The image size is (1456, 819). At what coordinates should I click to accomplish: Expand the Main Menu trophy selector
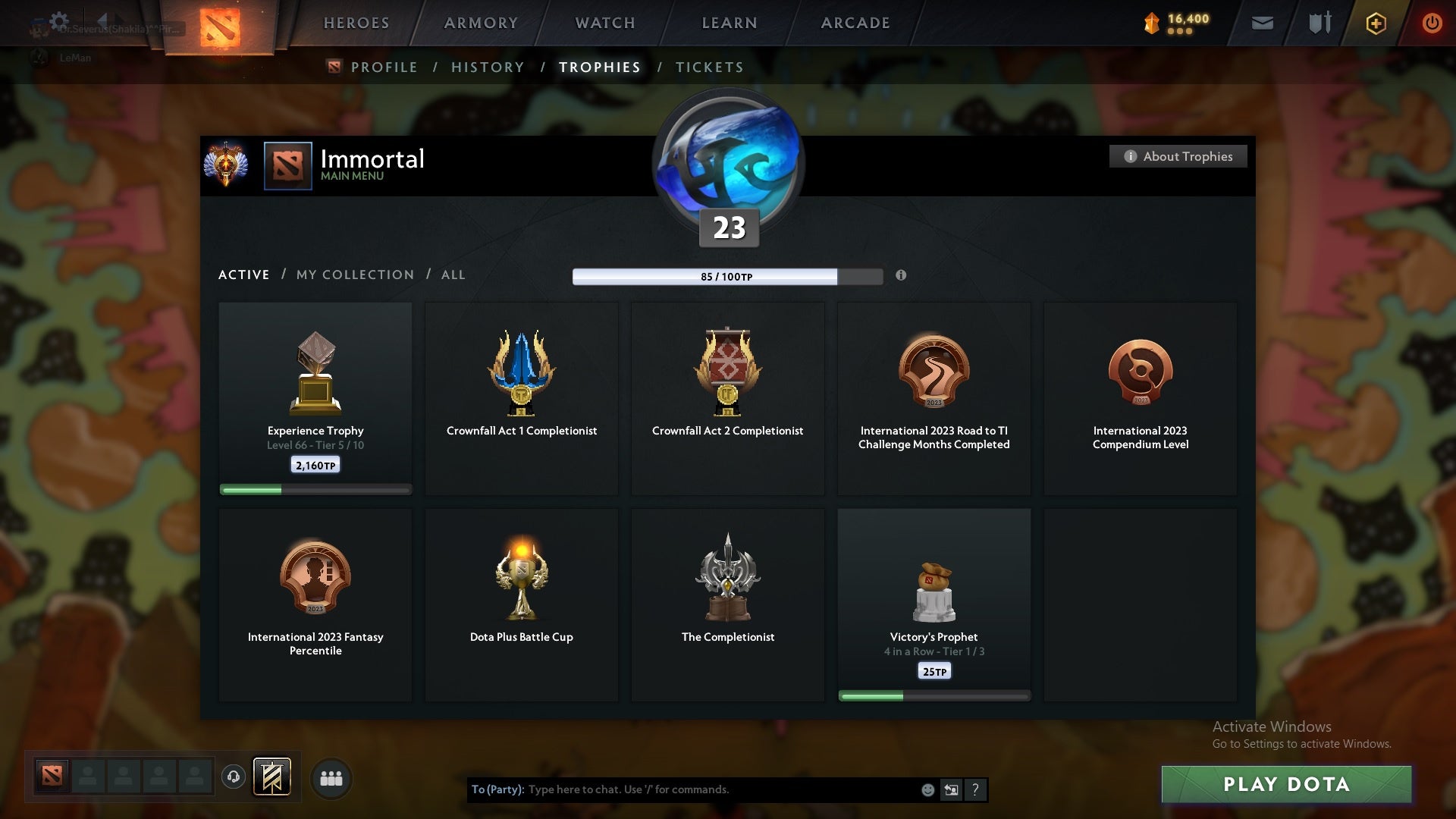287,166
